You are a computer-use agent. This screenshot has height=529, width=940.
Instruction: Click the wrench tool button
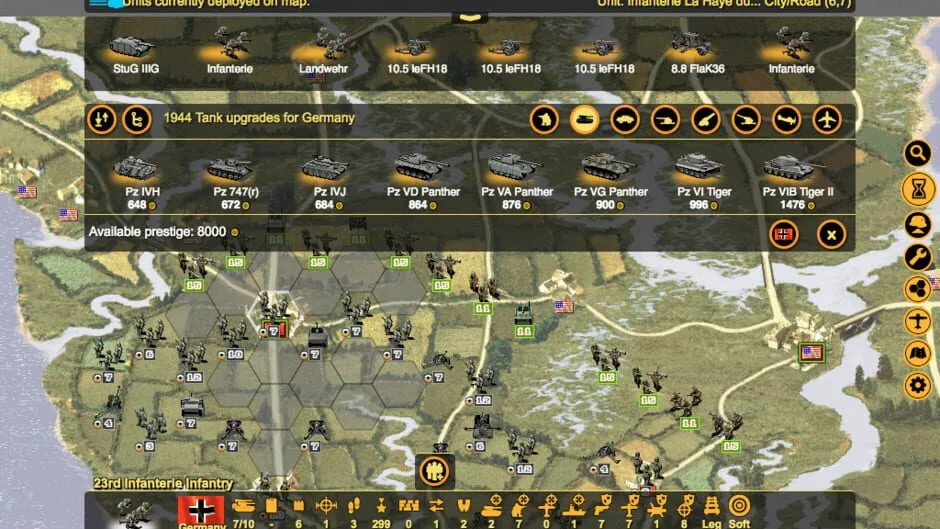click(x=917, y=257)
